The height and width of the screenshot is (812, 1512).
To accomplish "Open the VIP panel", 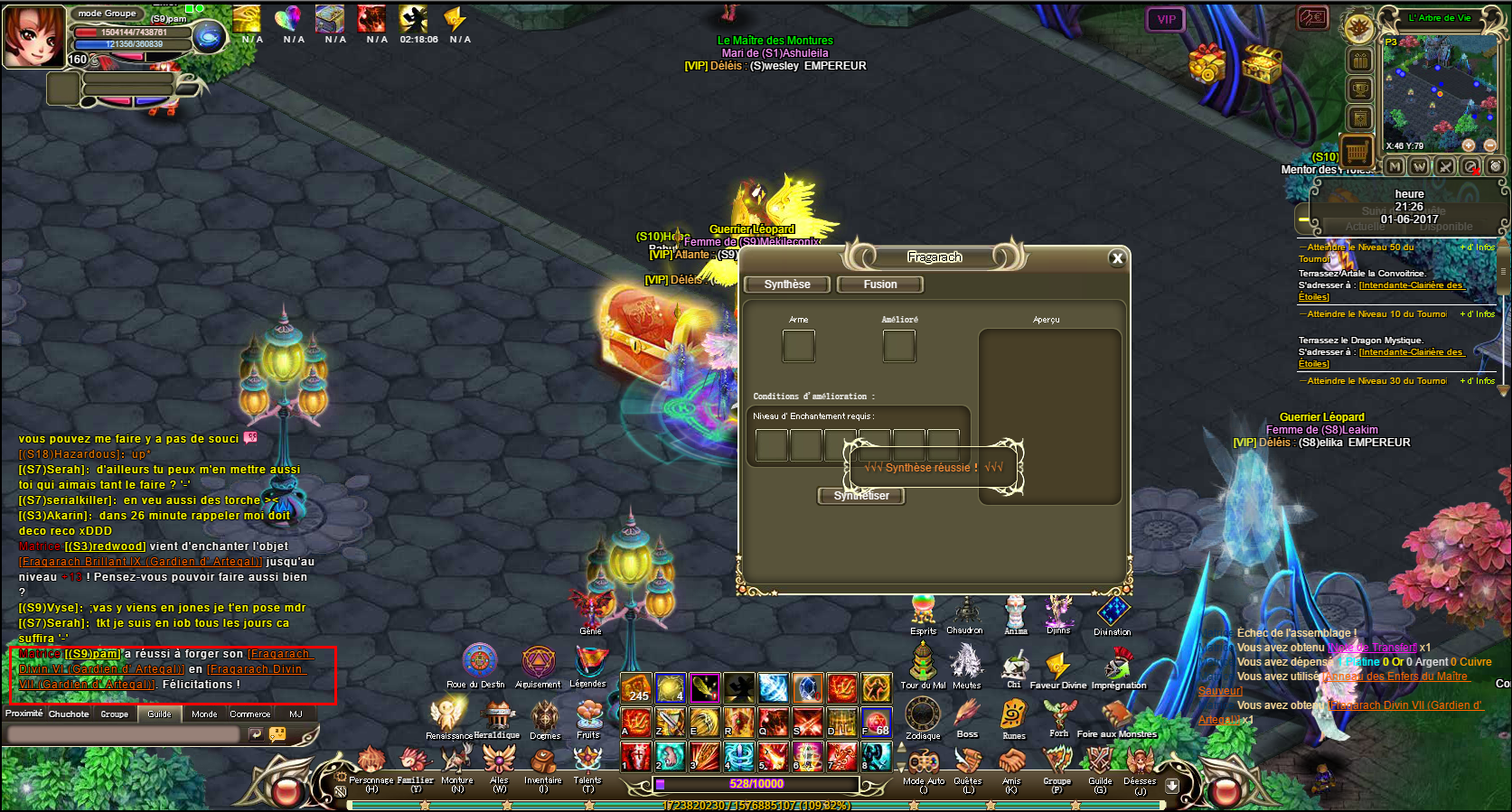I will point(1166,19).
